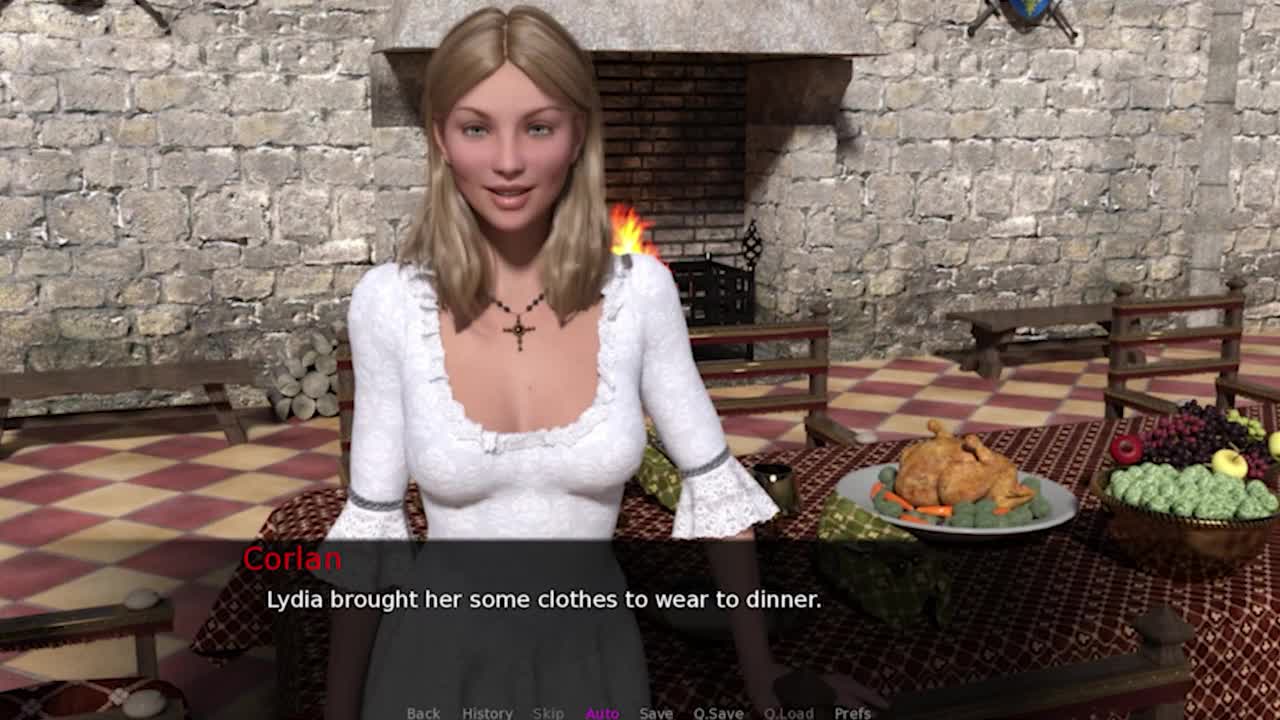Quick load with Q.Load
Screen dimensions: 1280x720
(x=788, y=712)
